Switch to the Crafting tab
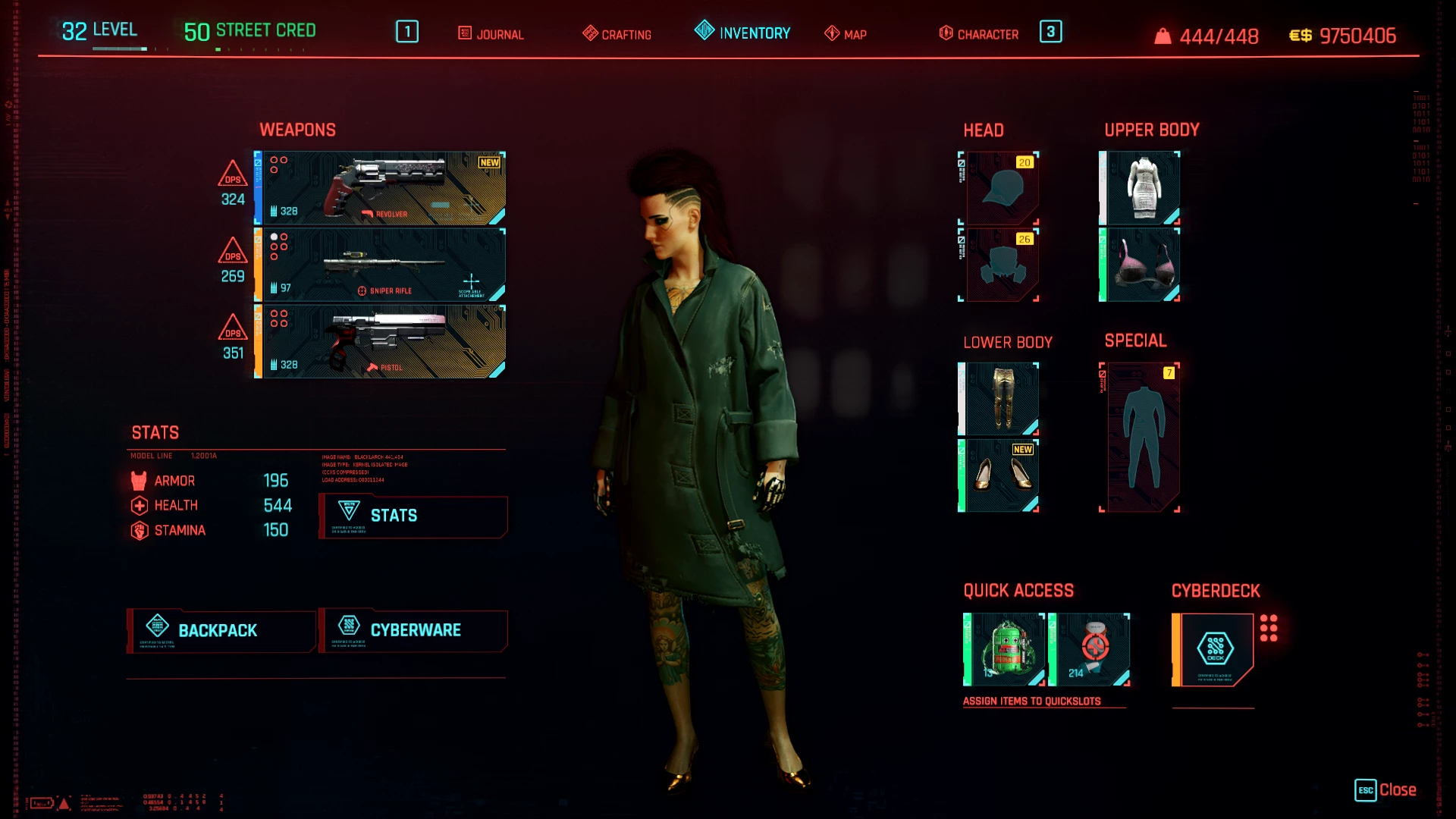Screen dimensions: 1456x819 pyautogui.click(x=617, y=34)
